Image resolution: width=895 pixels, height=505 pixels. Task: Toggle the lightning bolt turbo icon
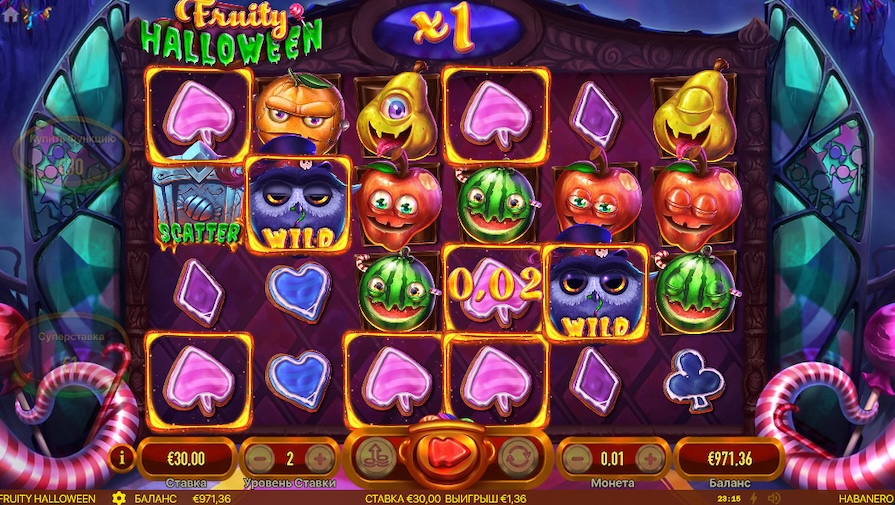[753, 498]
